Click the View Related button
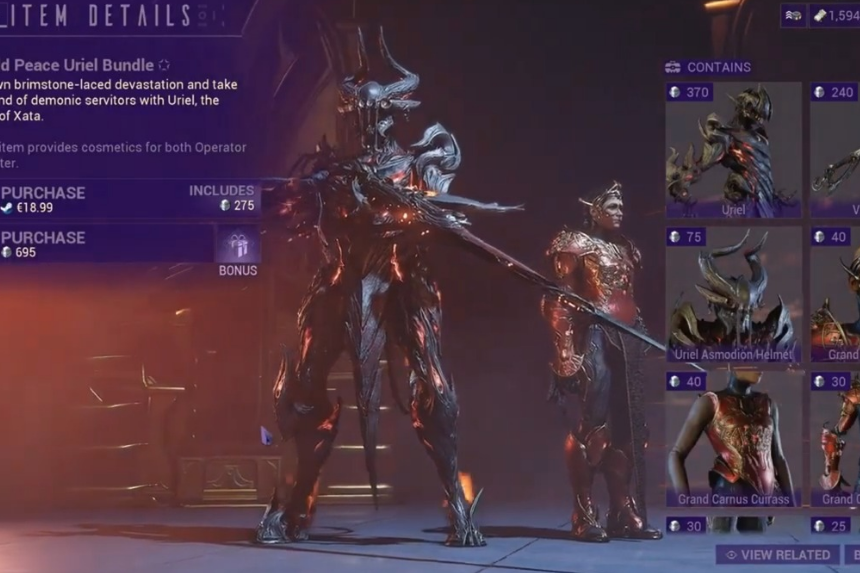This screenshot has height=573, width=860. (777, 554)
